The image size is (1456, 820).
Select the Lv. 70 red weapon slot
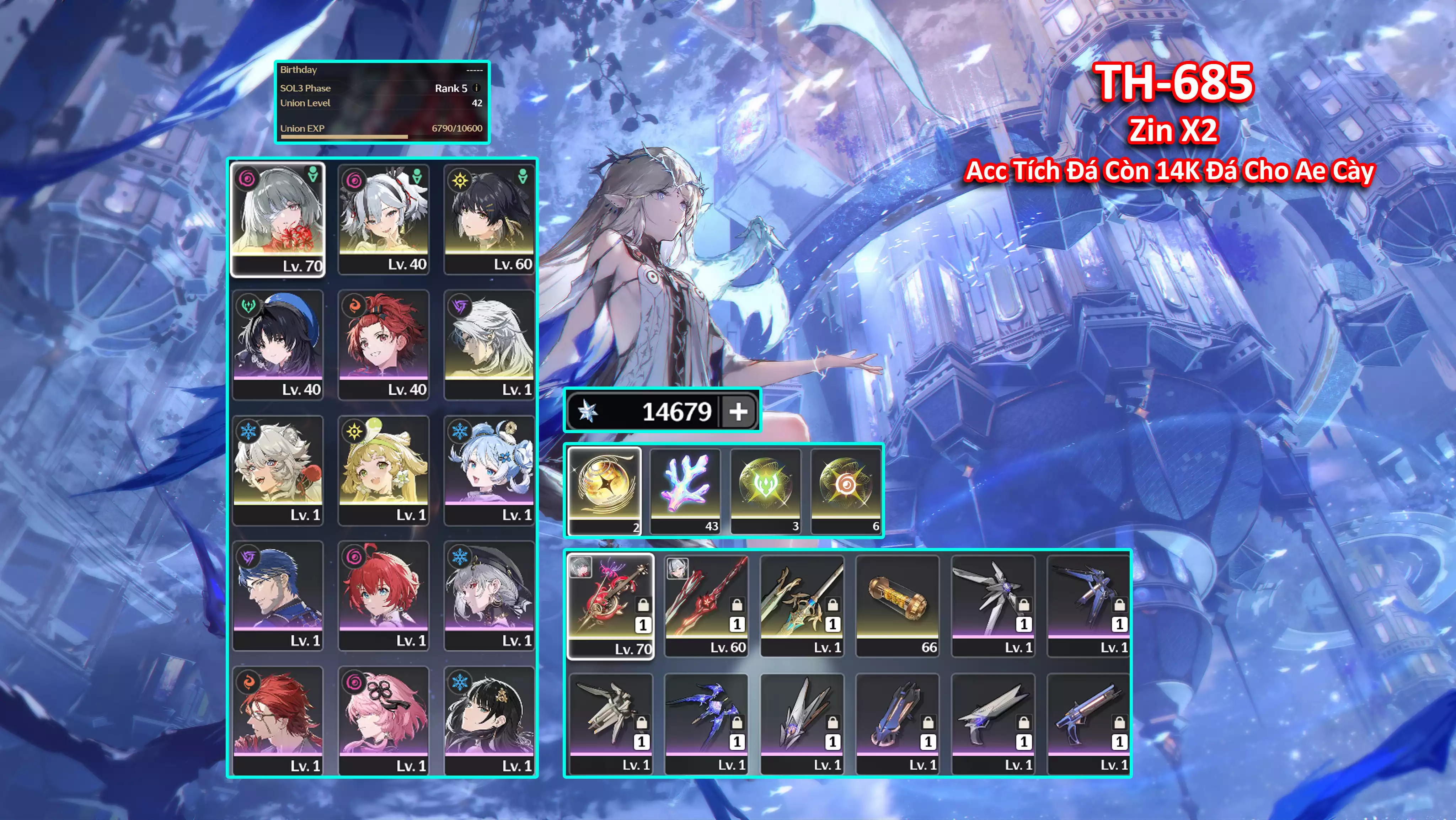coord(610,606)
